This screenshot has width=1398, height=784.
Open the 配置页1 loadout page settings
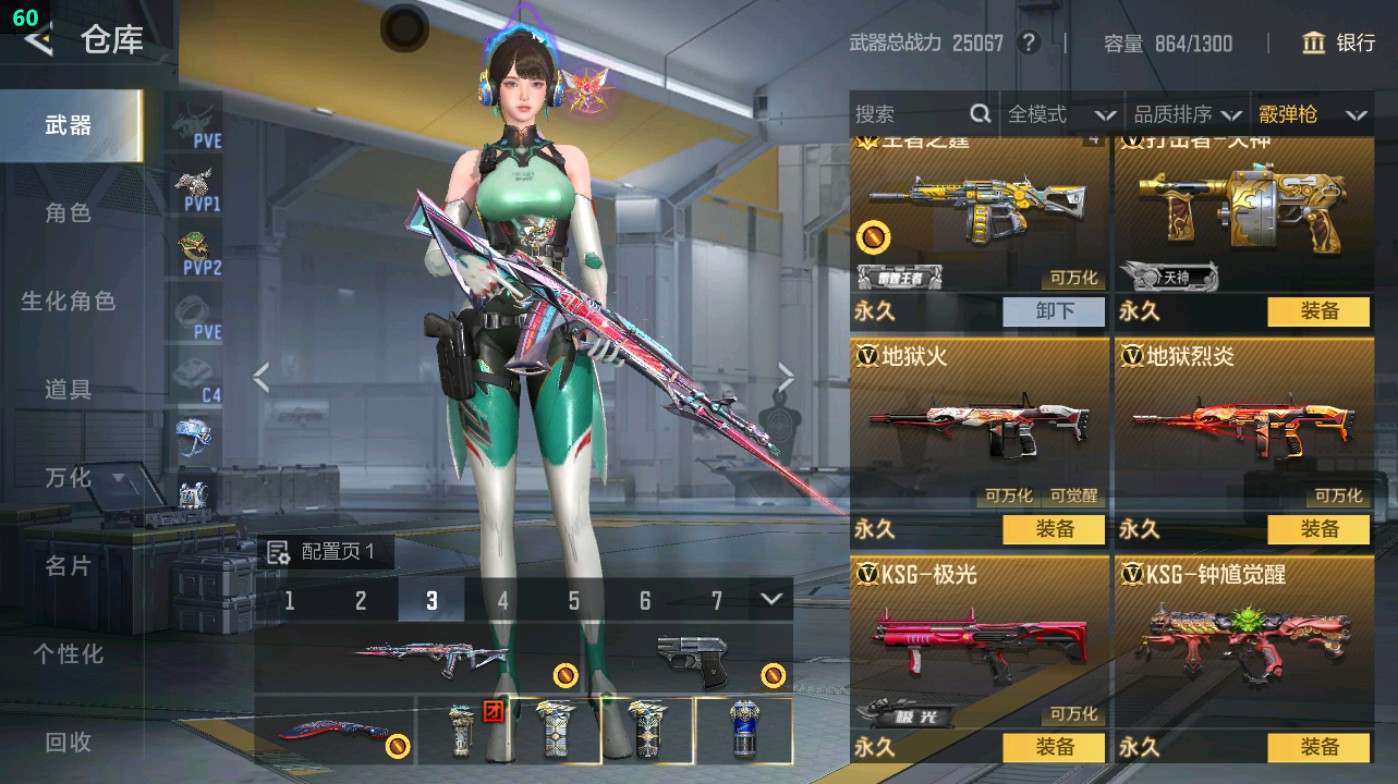pos(324,552)
